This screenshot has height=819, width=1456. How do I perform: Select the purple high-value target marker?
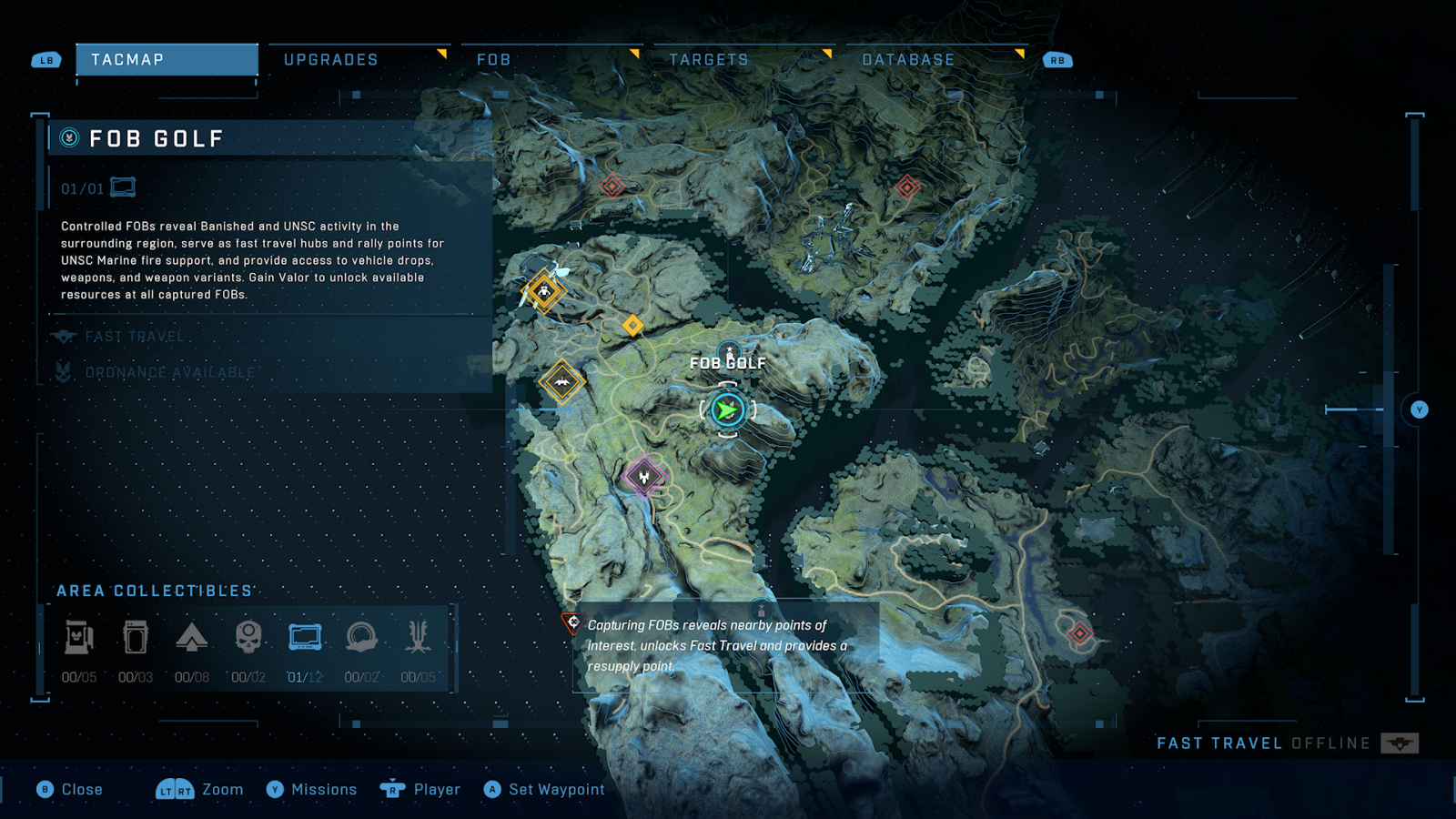[x=644, y=476]
